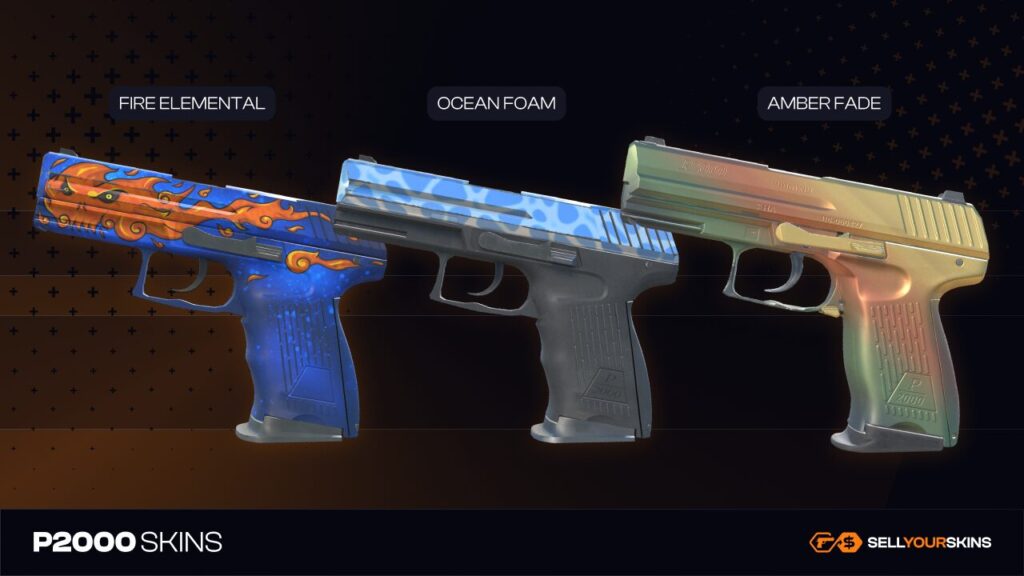Choose the Ocean Foam skin label
The image size is (1024, 576).
pos(496,103)
